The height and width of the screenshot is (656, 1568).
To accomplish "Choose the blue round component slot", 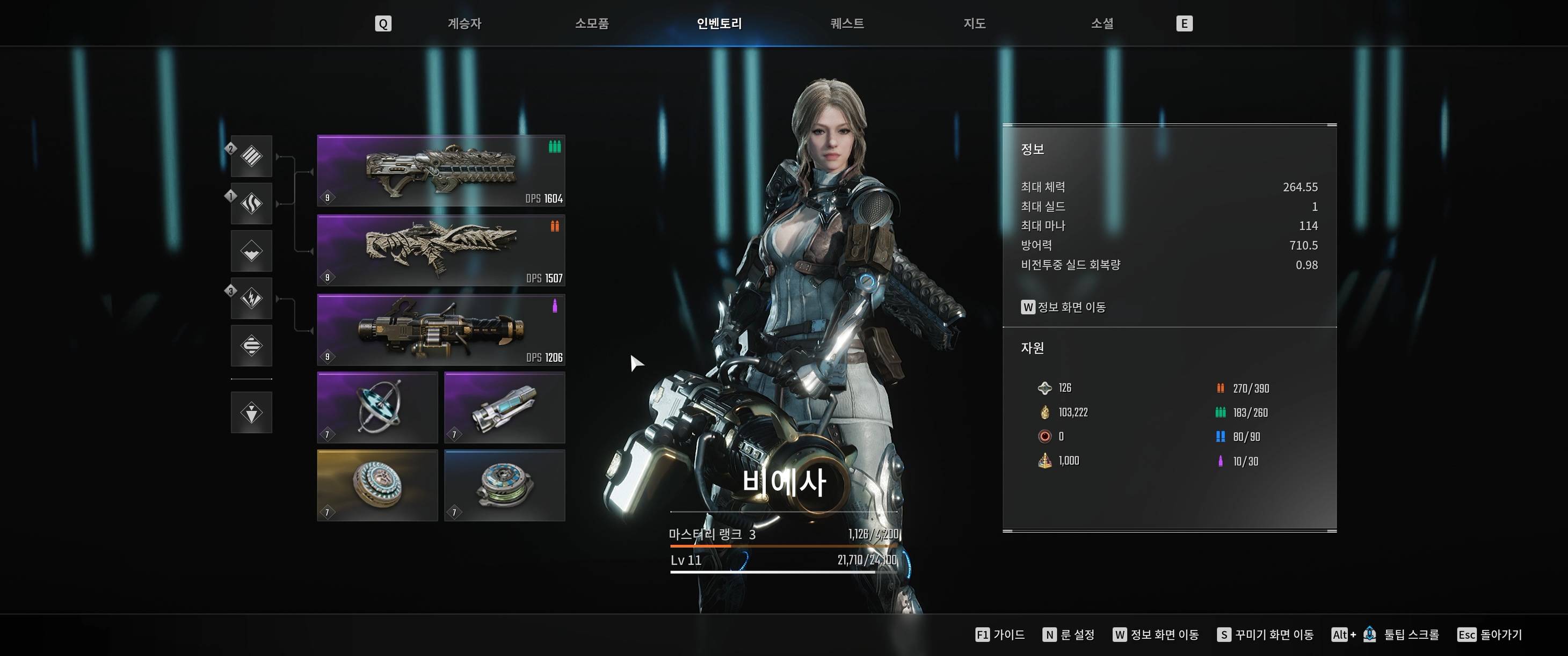I will pos(505,485).
